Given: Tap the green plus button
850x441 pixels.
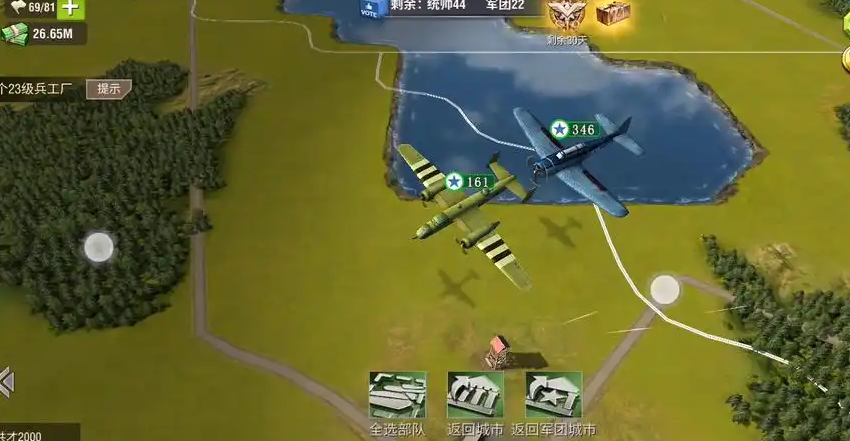Looking at the screenshot, I should point(71,9).
